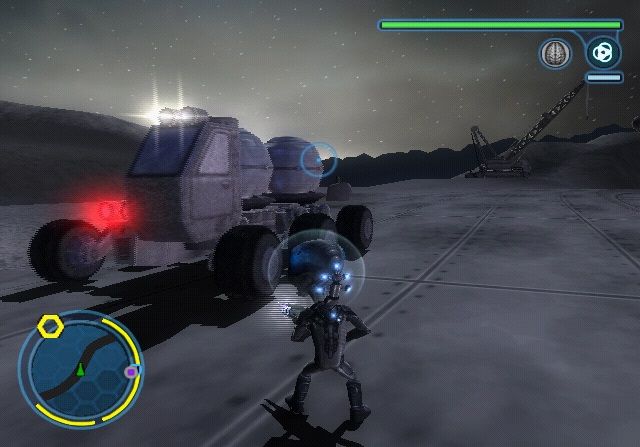
Task: Select the purple marker on the radar edge
Action: (131, 372)
